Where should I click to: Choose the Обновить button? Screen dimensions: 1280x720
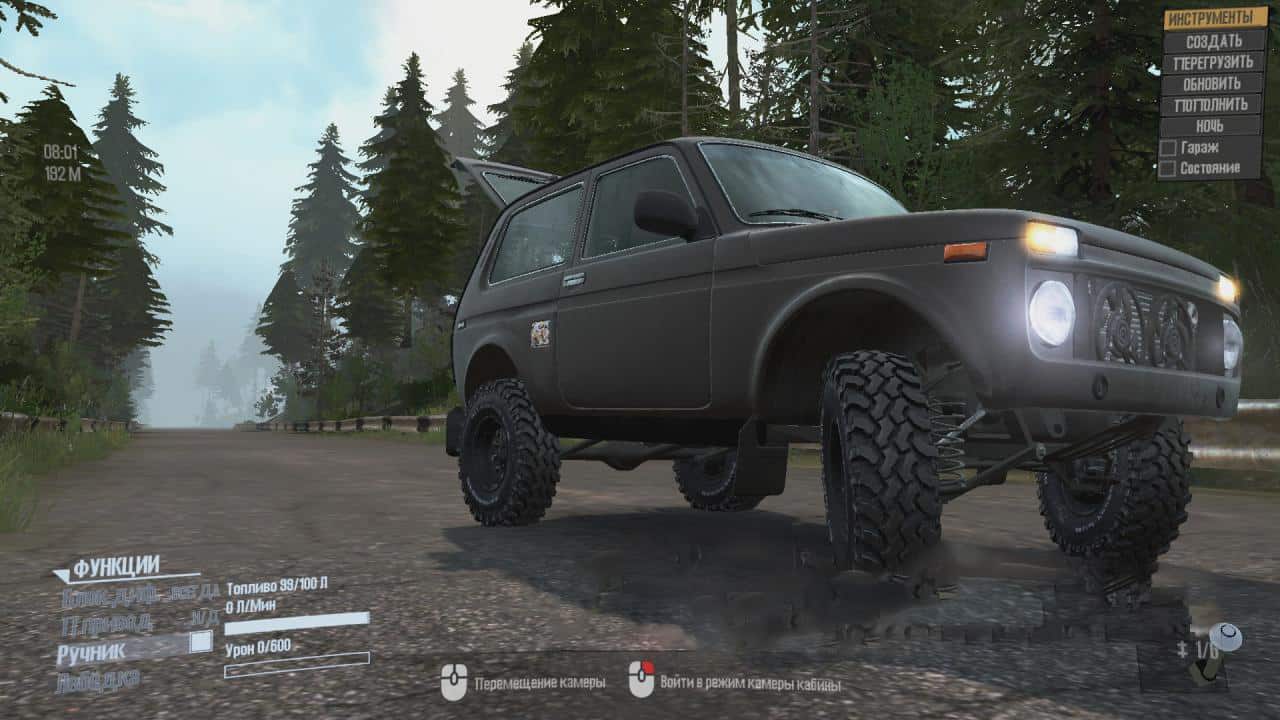1212,83
